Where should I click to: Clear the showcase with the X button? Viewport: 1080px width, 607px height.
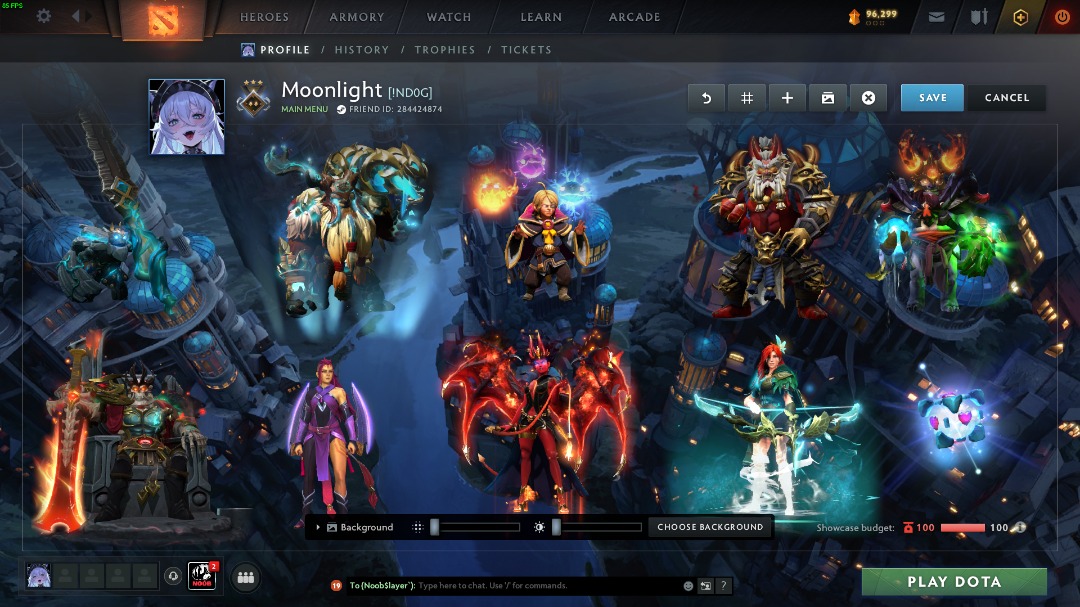(x=868, y=98)
